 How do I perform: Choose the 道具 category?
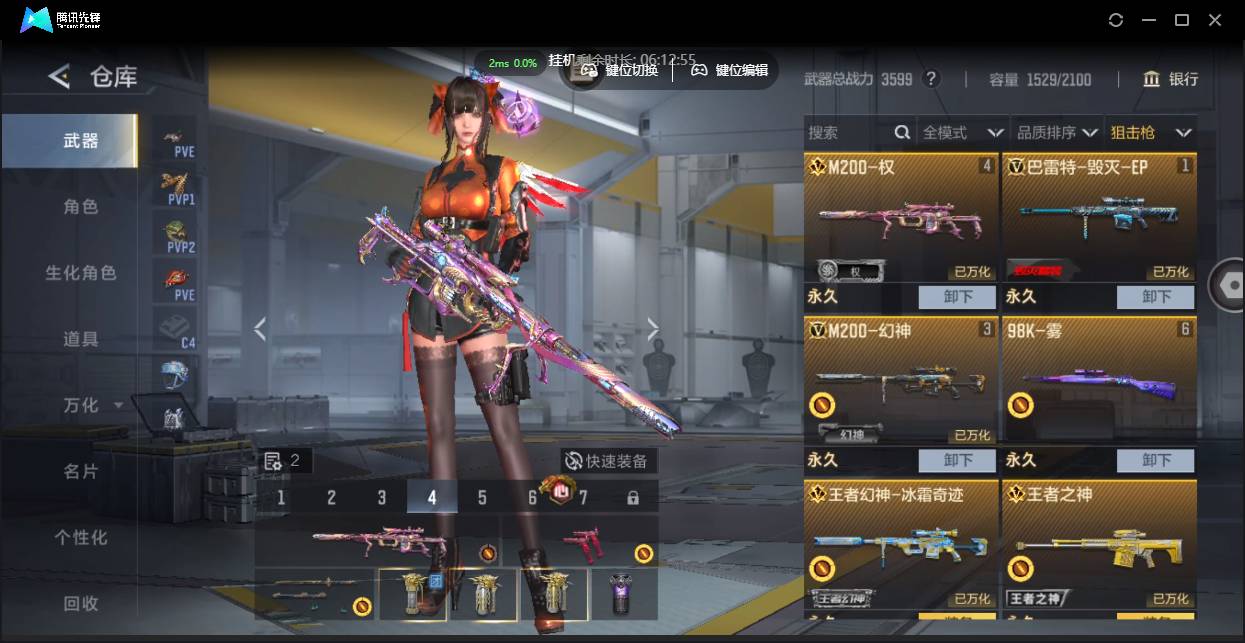pyautogui.click(x=81, y=339)
